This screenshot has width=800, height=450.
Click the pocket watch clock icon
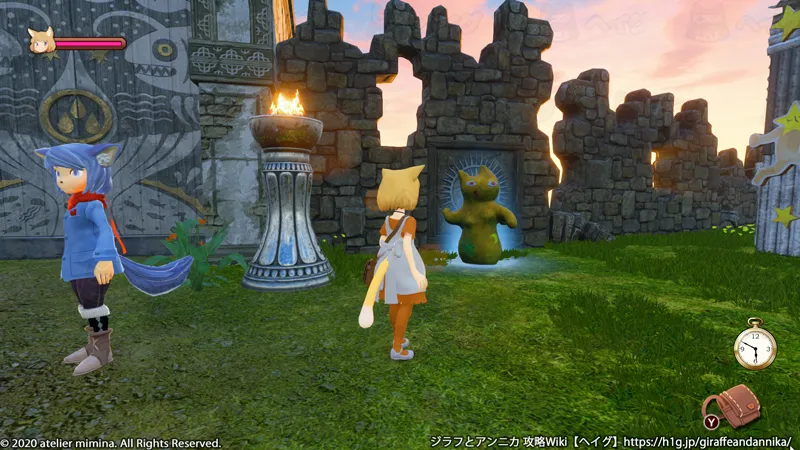coord(754,348)
